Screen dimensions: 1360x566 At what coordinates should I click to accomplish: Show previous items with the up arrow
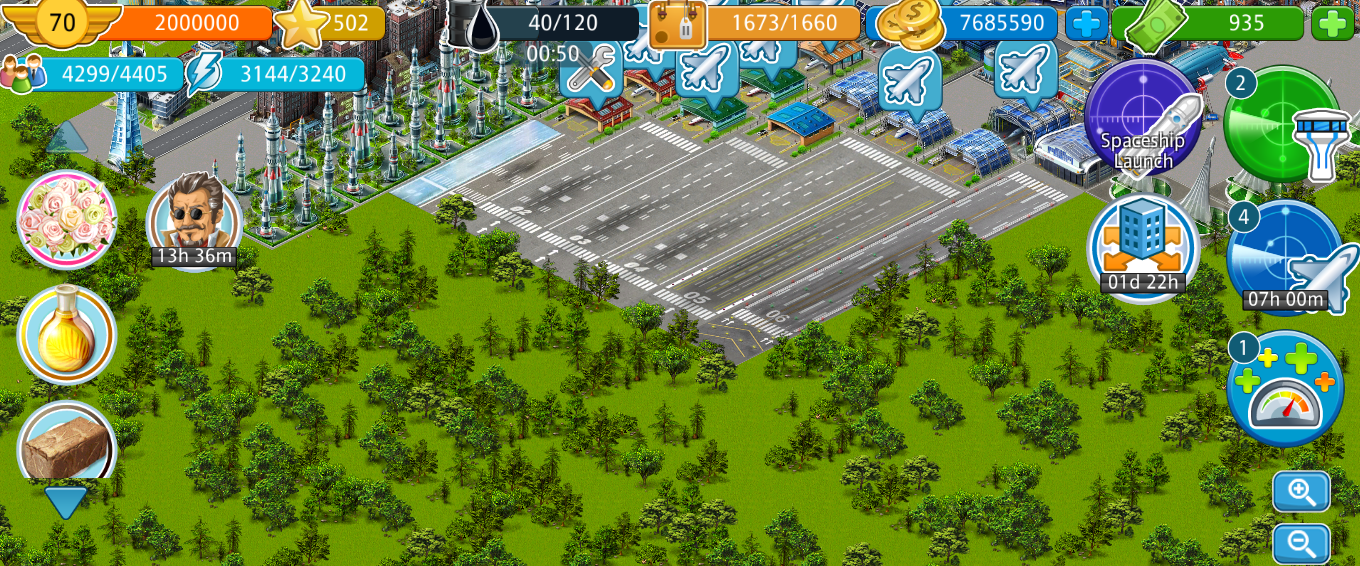pyautogui.click(x=67, y=138)
